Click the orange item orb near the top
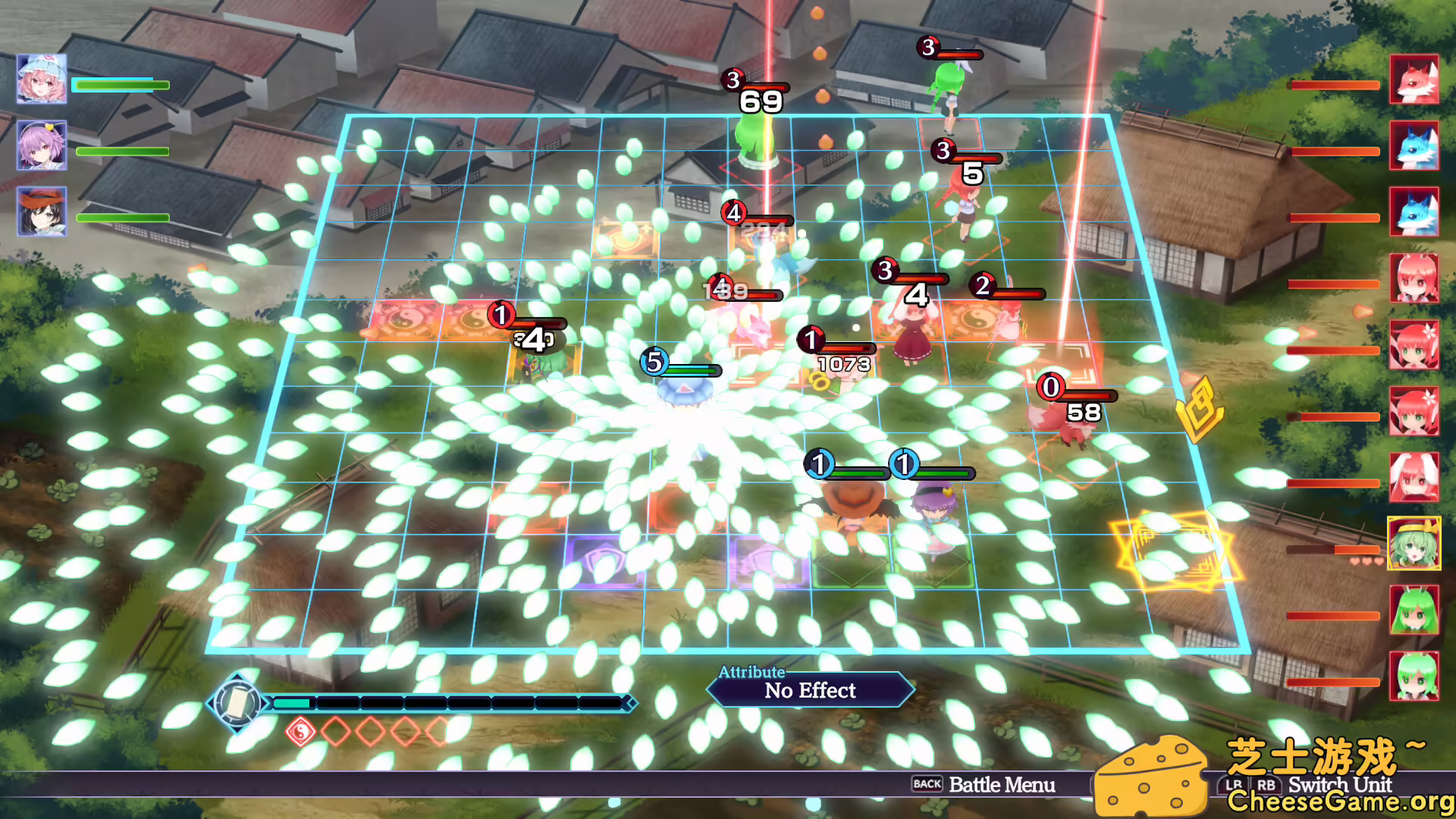 click(x=820, y=54)
